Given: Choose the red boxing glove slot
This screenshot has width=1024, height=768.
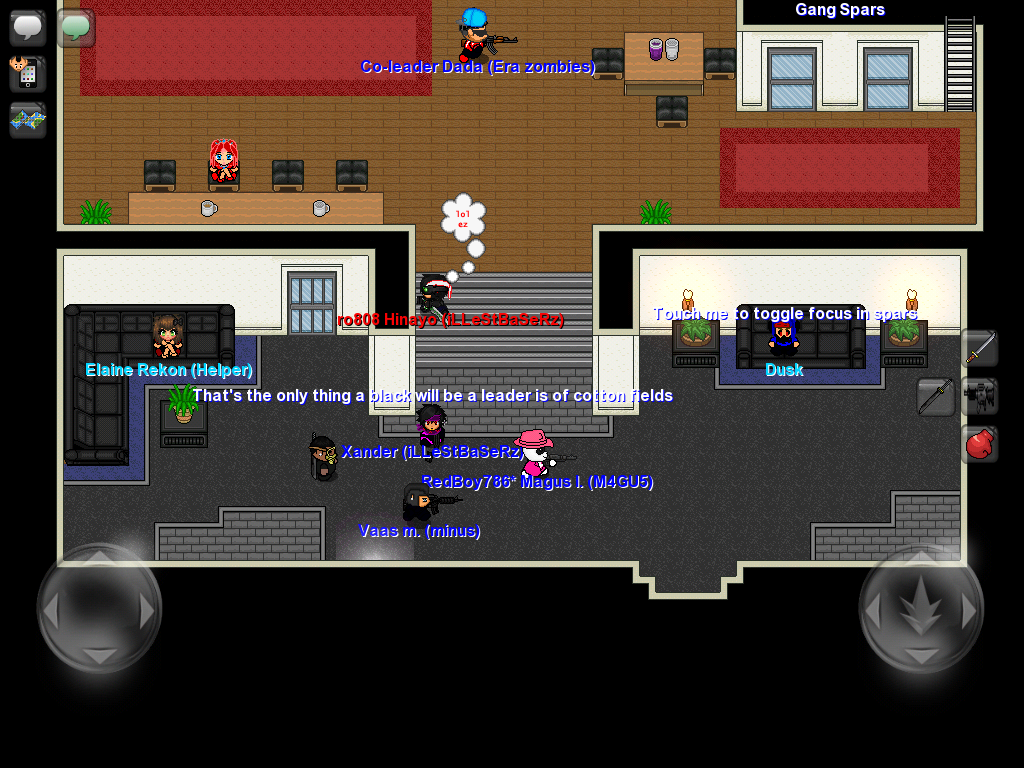Looking at the screenshot, I should [x=979, y=443].
